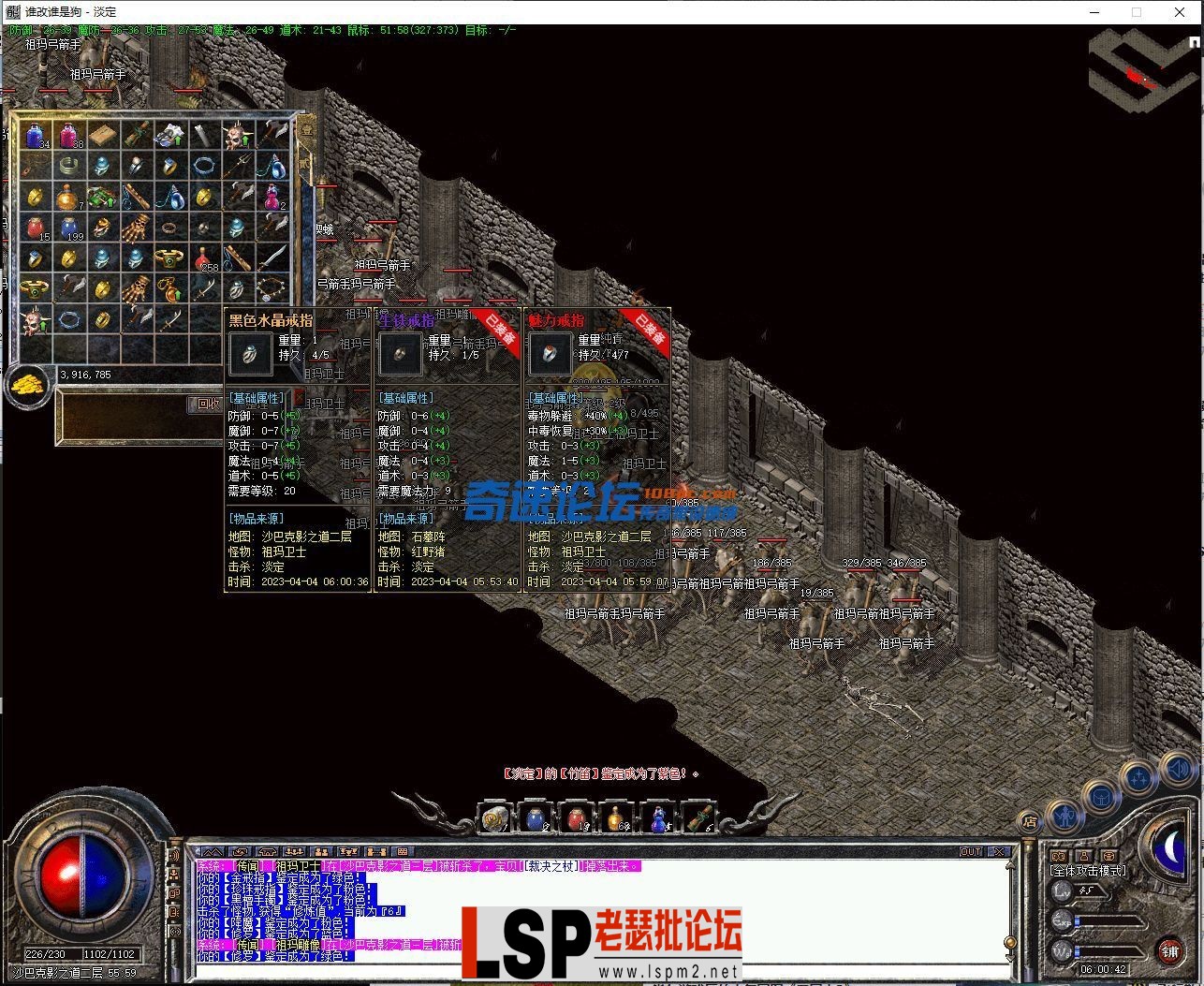
Task: Open the 店 shop button
Action: (x=1030, y=822)
